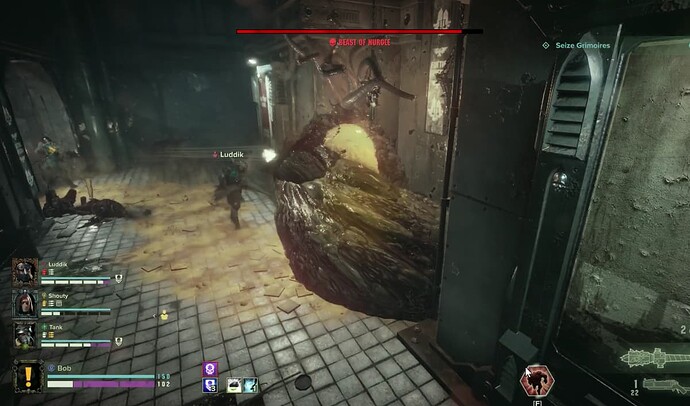Select the blue lightning item icon
The width and height of the screenshot is (690, 406).
249,384
